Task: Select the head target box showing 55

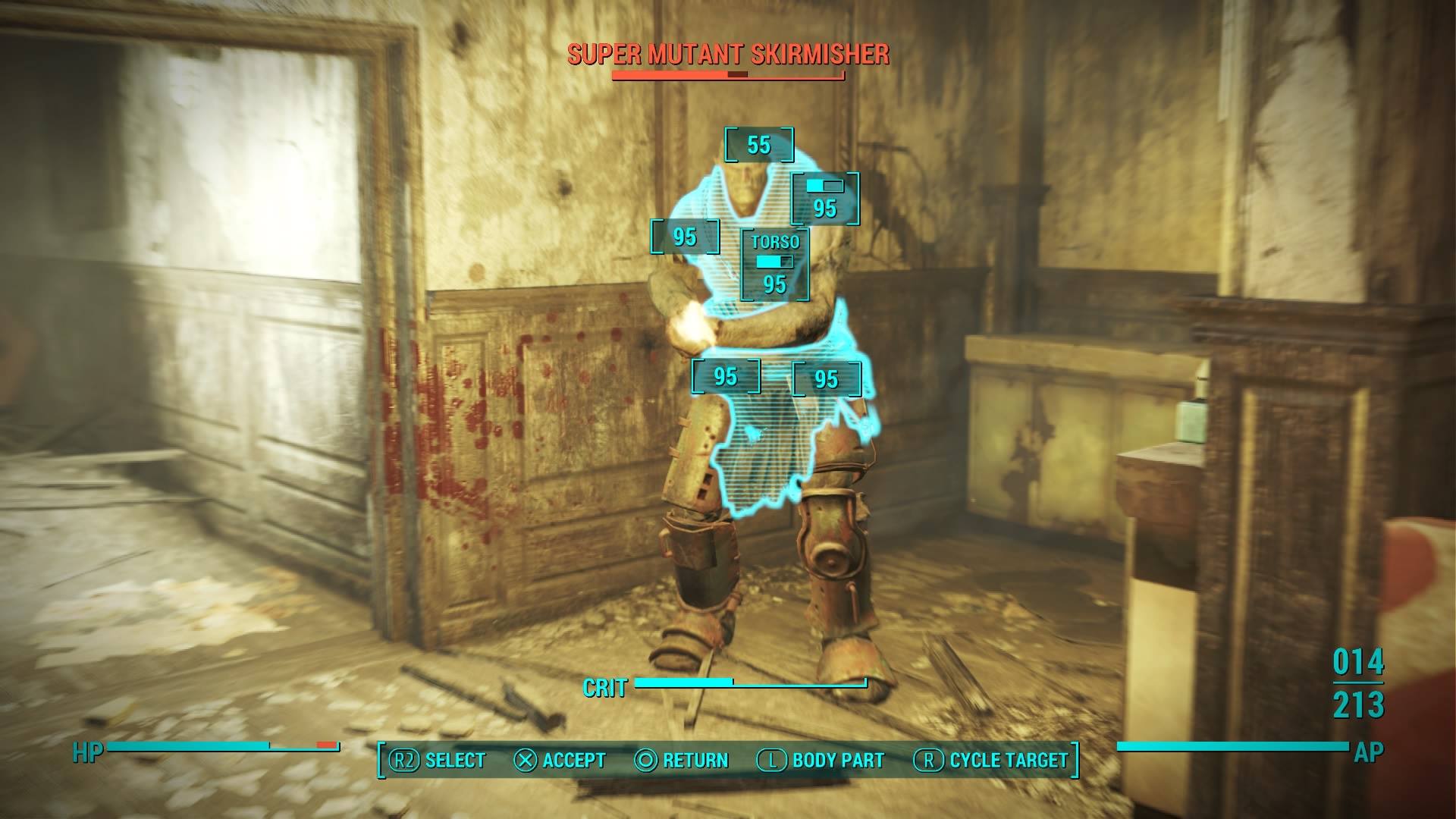Action: (758, 145)
